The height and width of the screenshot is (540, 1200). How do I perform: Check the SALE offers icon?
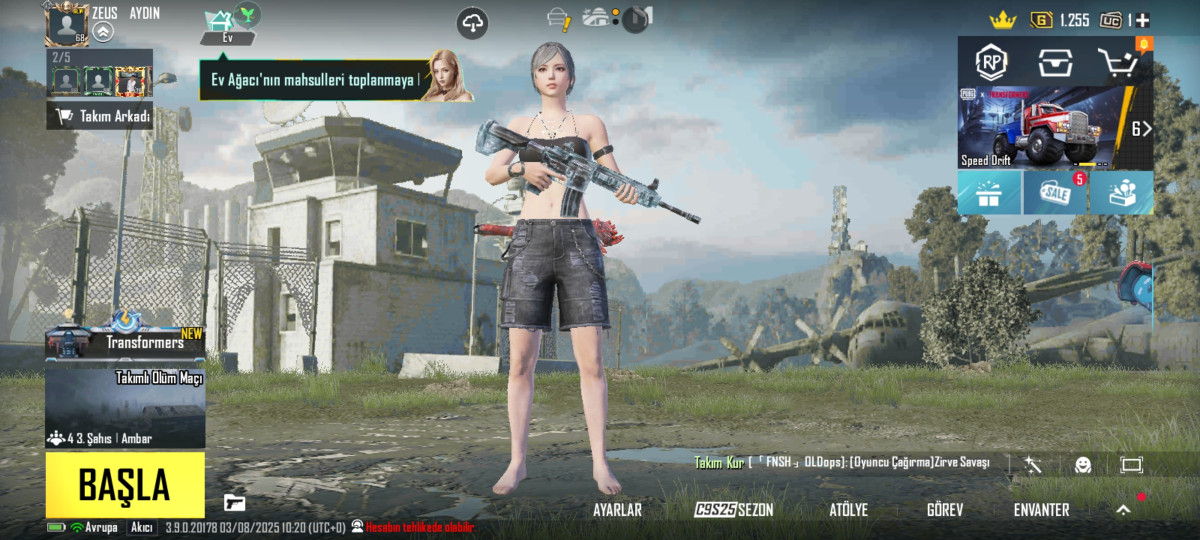[1055, 193]
